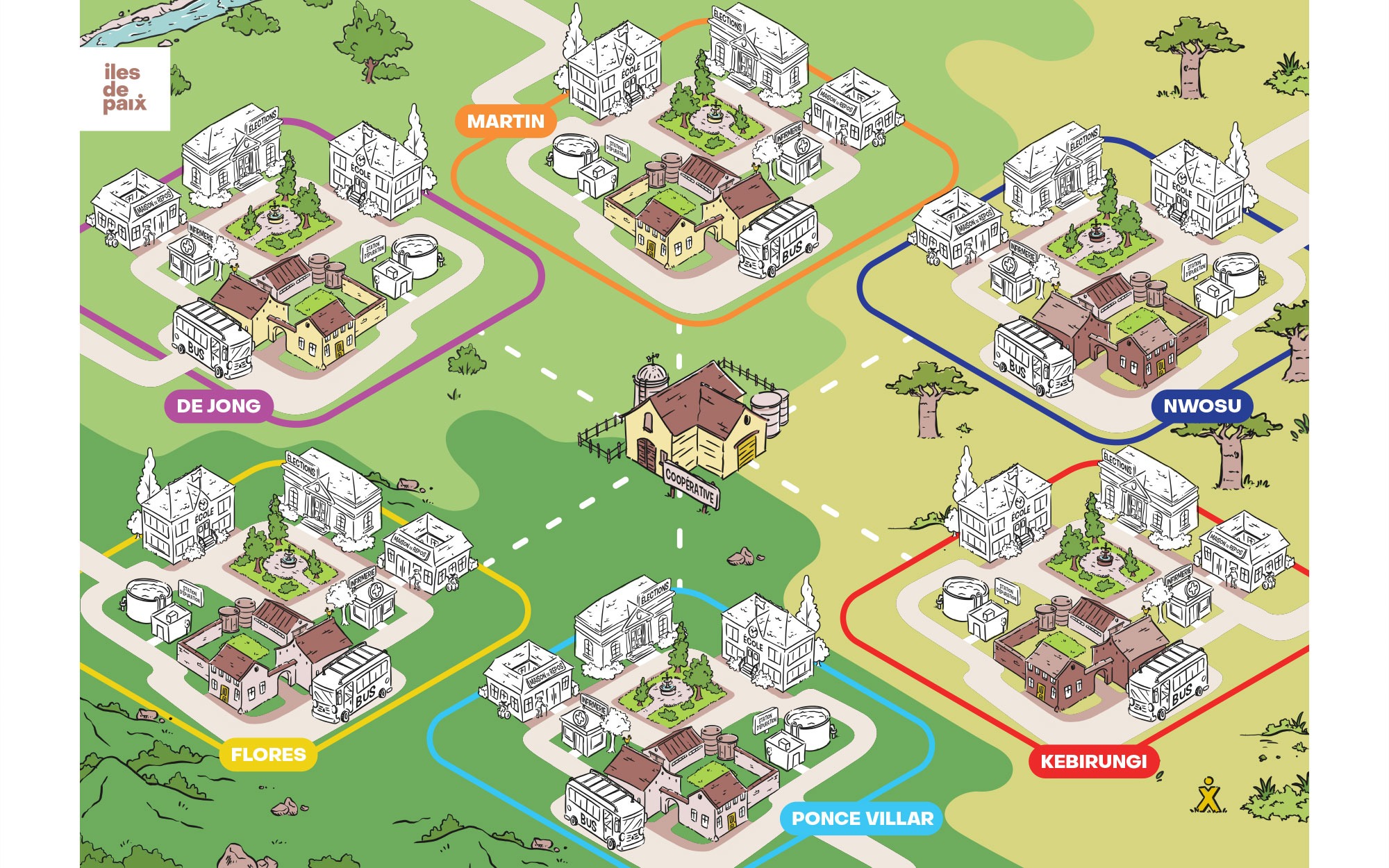Select the Martin family label
The width and height of the screenshot is (1389, 868).
pyautogui.click(x=506, y=122)
